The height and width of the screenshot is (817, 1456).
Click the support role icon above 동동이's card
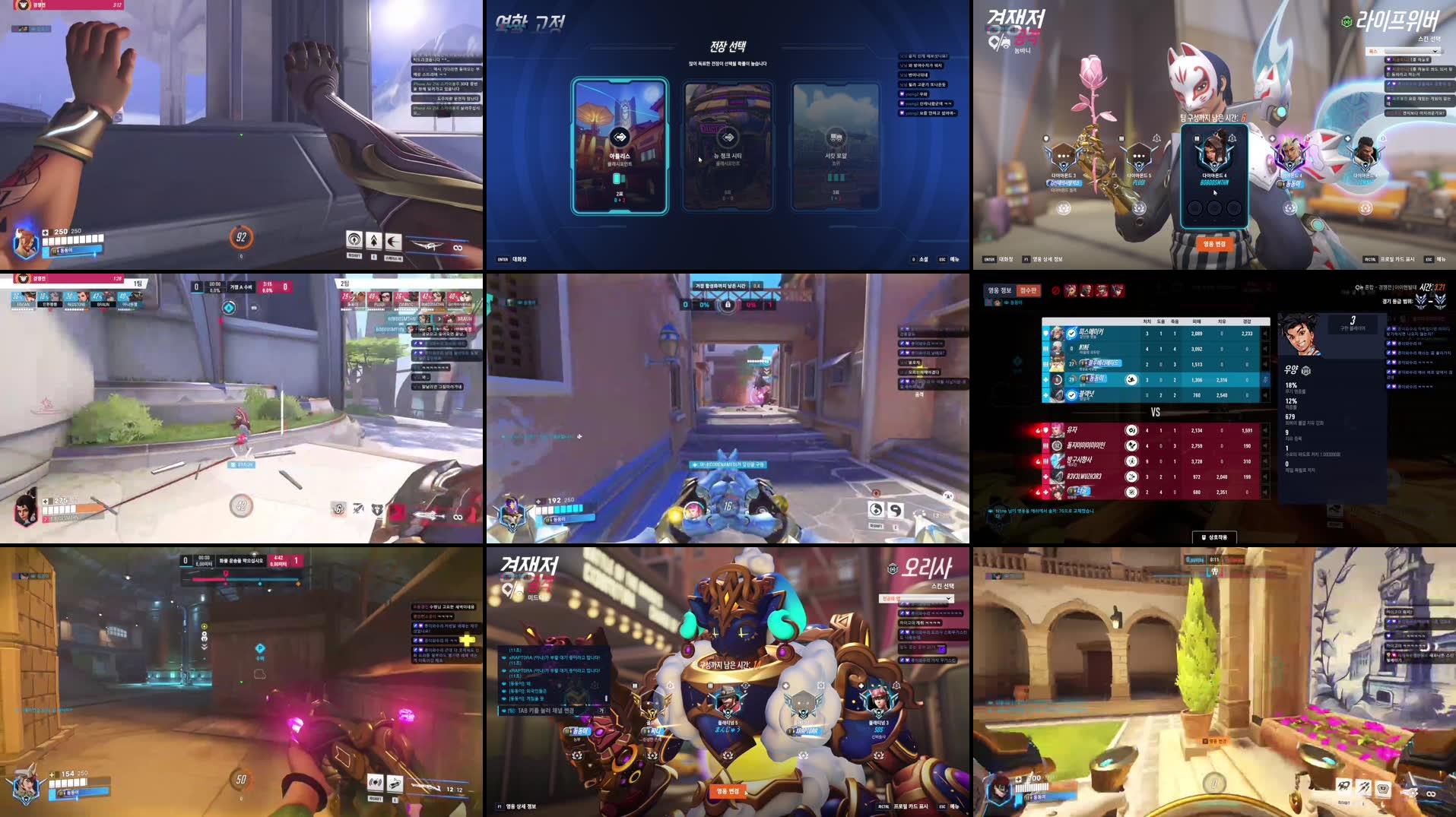(1272, 138)
